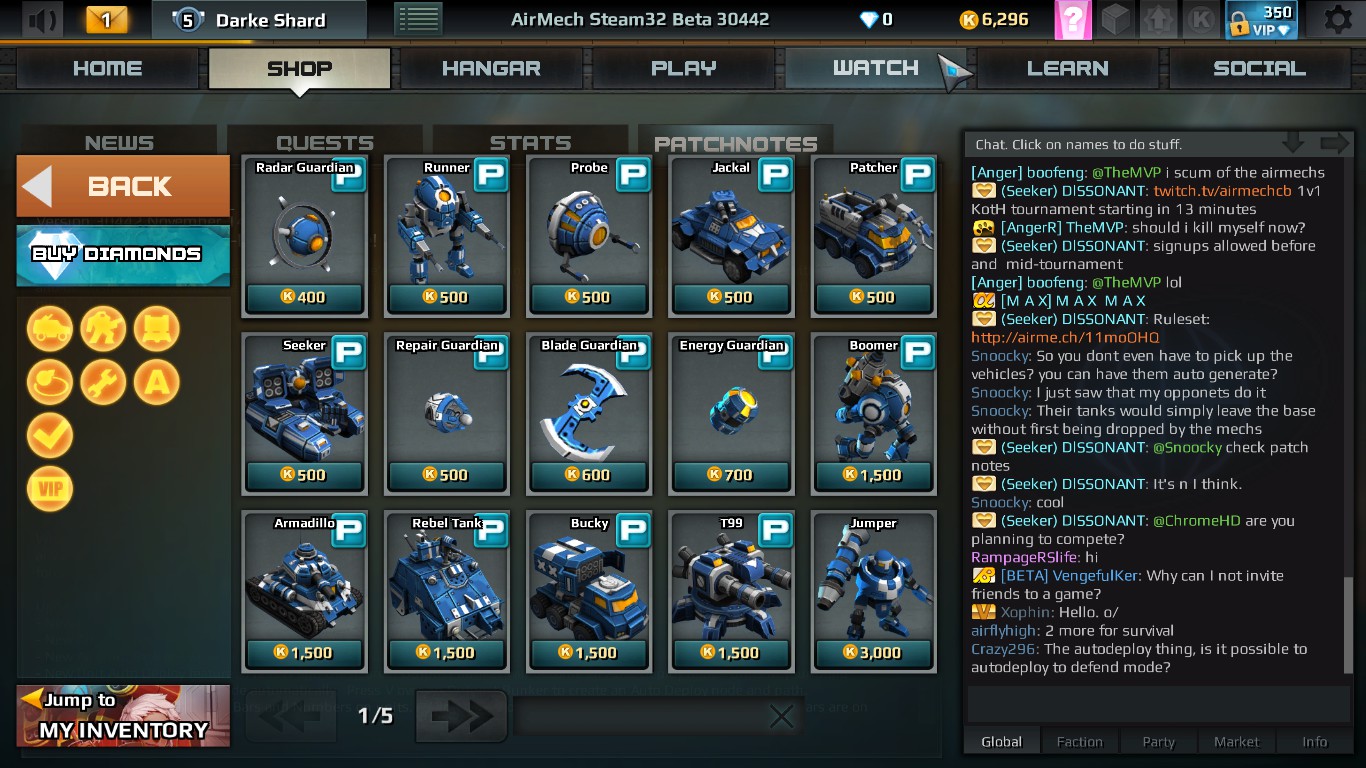Filter shop by VIP category icon
Screen dimensions: 1366x768
pyautogui.click(x=50, y=489)
